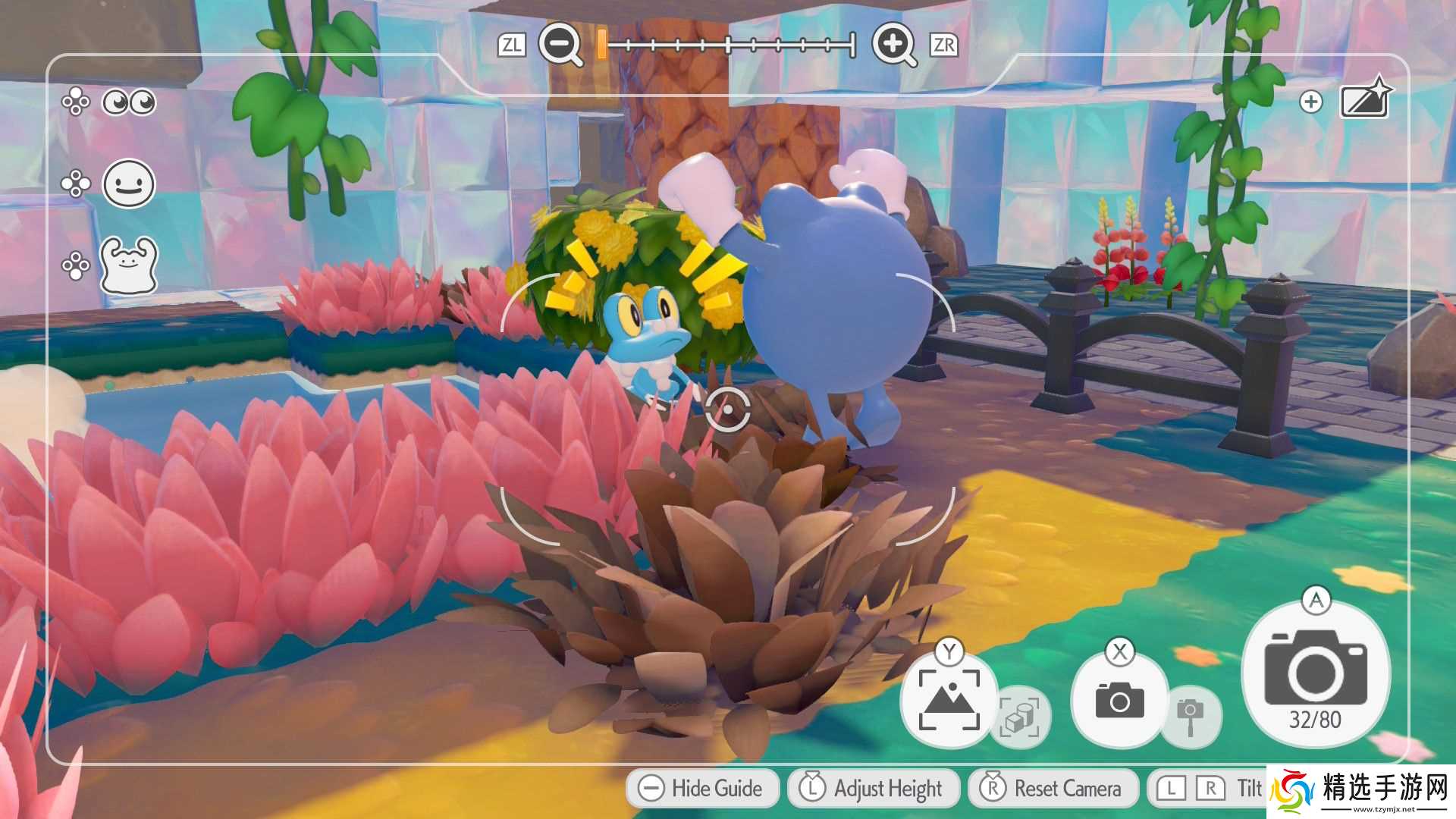Click the Adjust Height option
Viewport: 1456px width, 819px height.
tap(874, 789)
